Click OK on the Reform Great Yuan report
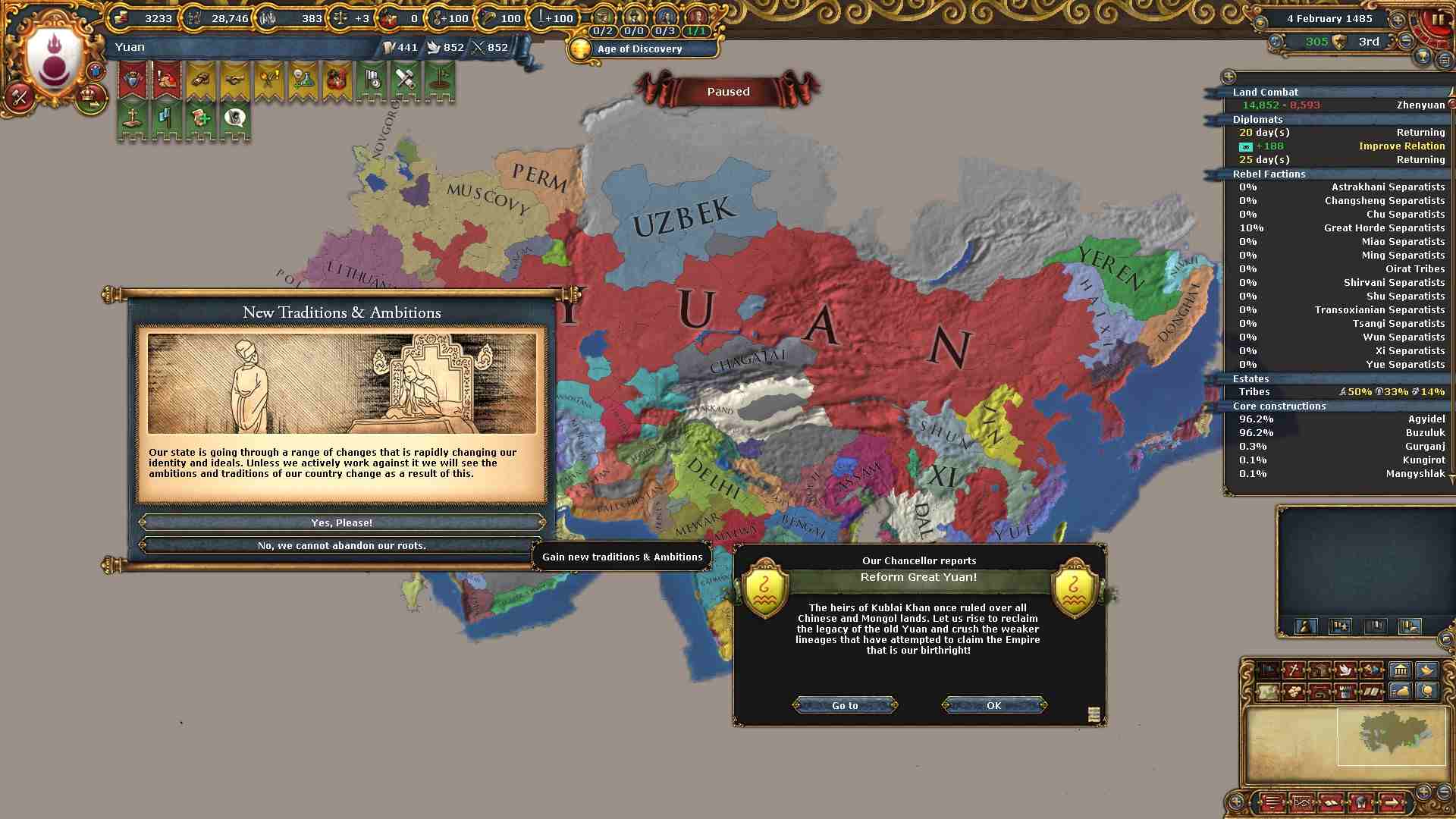 pyautogui.click(x=993, y=705)
